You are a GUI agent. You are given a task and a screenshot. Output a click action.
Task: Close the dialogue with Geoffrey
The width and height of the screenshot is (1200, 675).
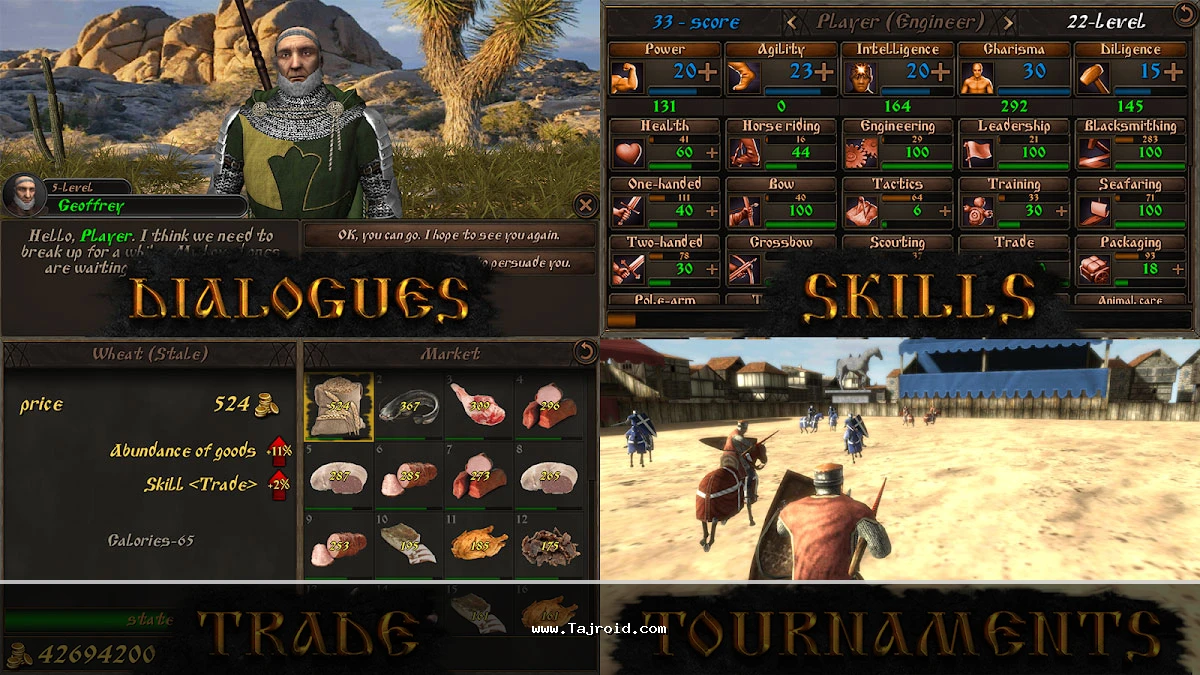coord(586,206)
